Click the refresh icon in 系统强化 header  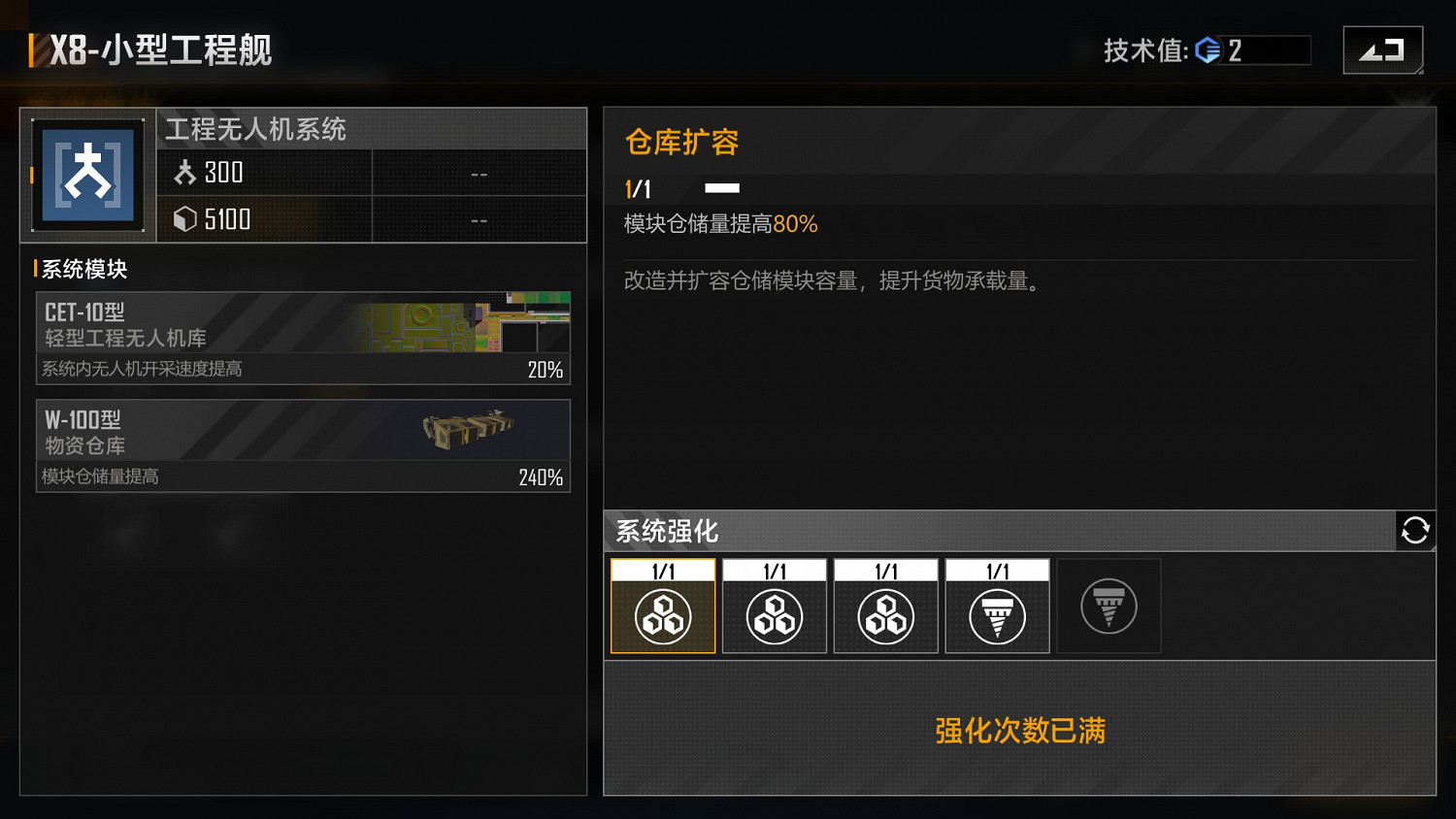(1416, 531)
